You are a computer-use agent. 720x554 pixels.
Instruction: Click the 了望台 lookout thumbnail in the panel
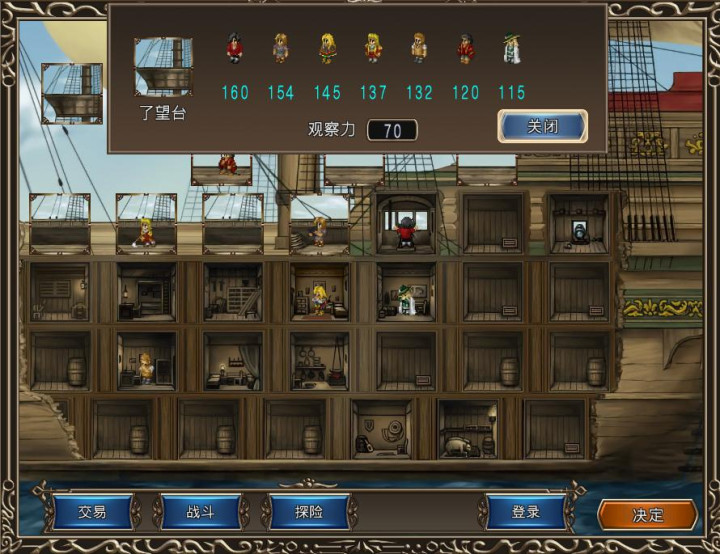click(163, 67)
